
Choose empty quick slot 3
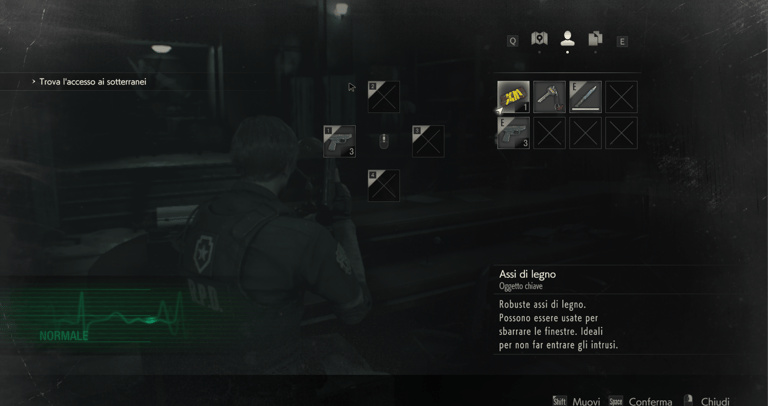[x=428, y=141]
